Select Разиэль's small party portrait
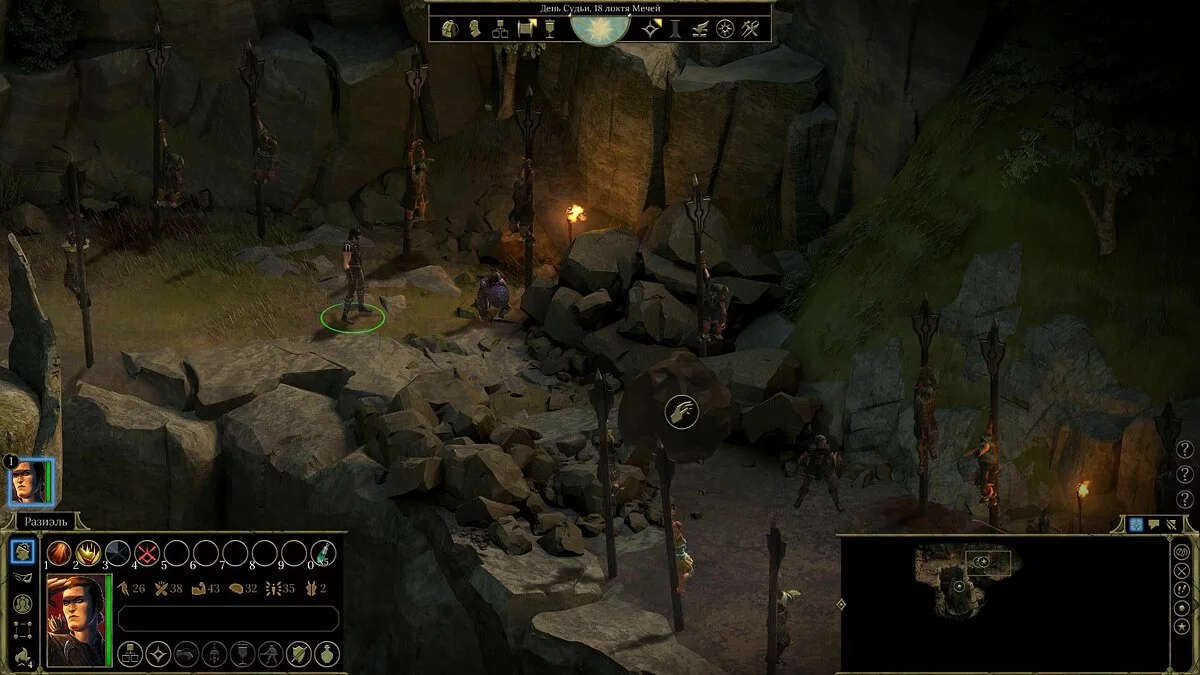The image size is (1200, 675). (x=30, y=481)
